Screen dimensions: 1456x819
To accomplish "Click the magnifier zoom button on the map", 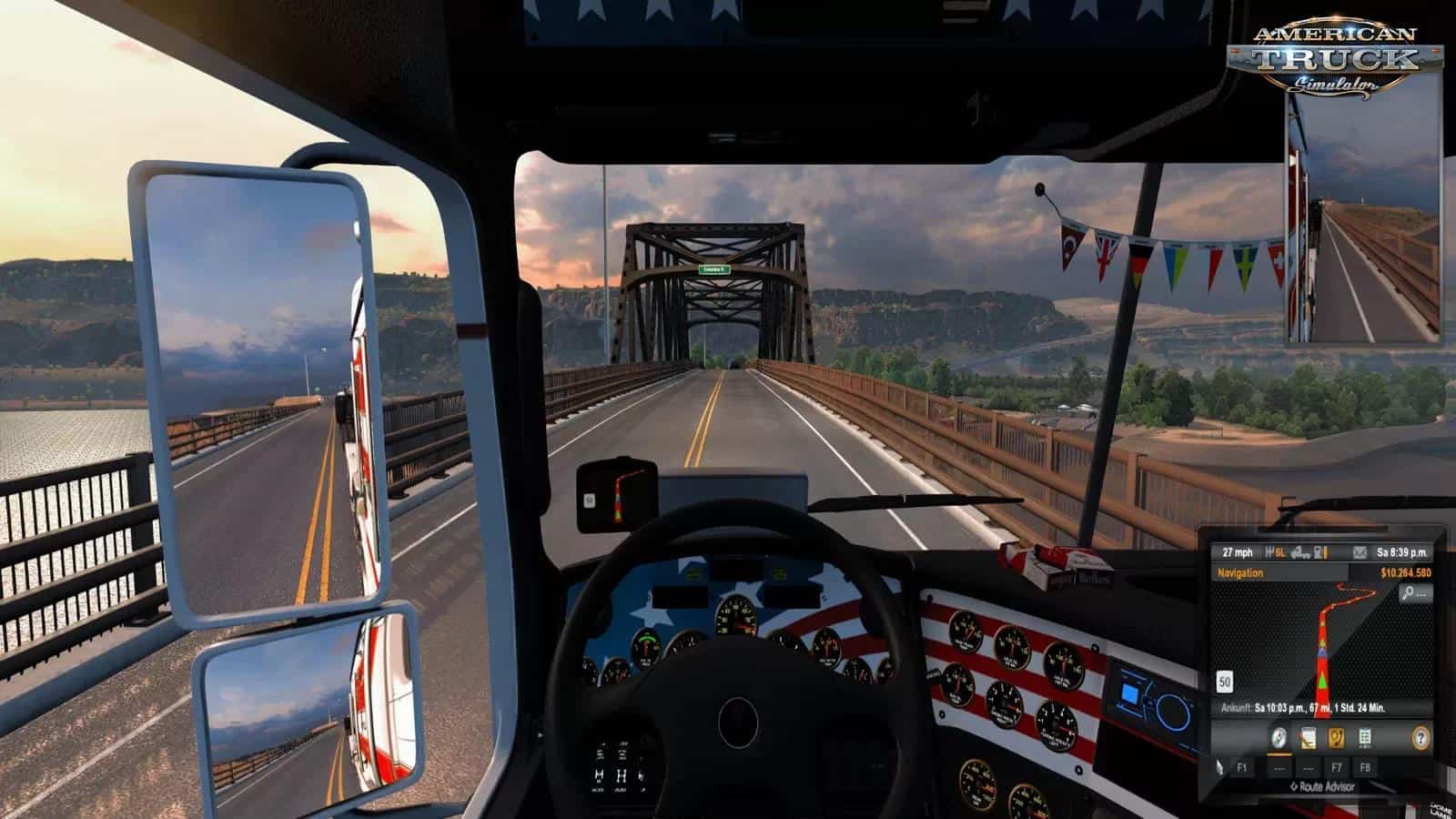I will 1415,593.
